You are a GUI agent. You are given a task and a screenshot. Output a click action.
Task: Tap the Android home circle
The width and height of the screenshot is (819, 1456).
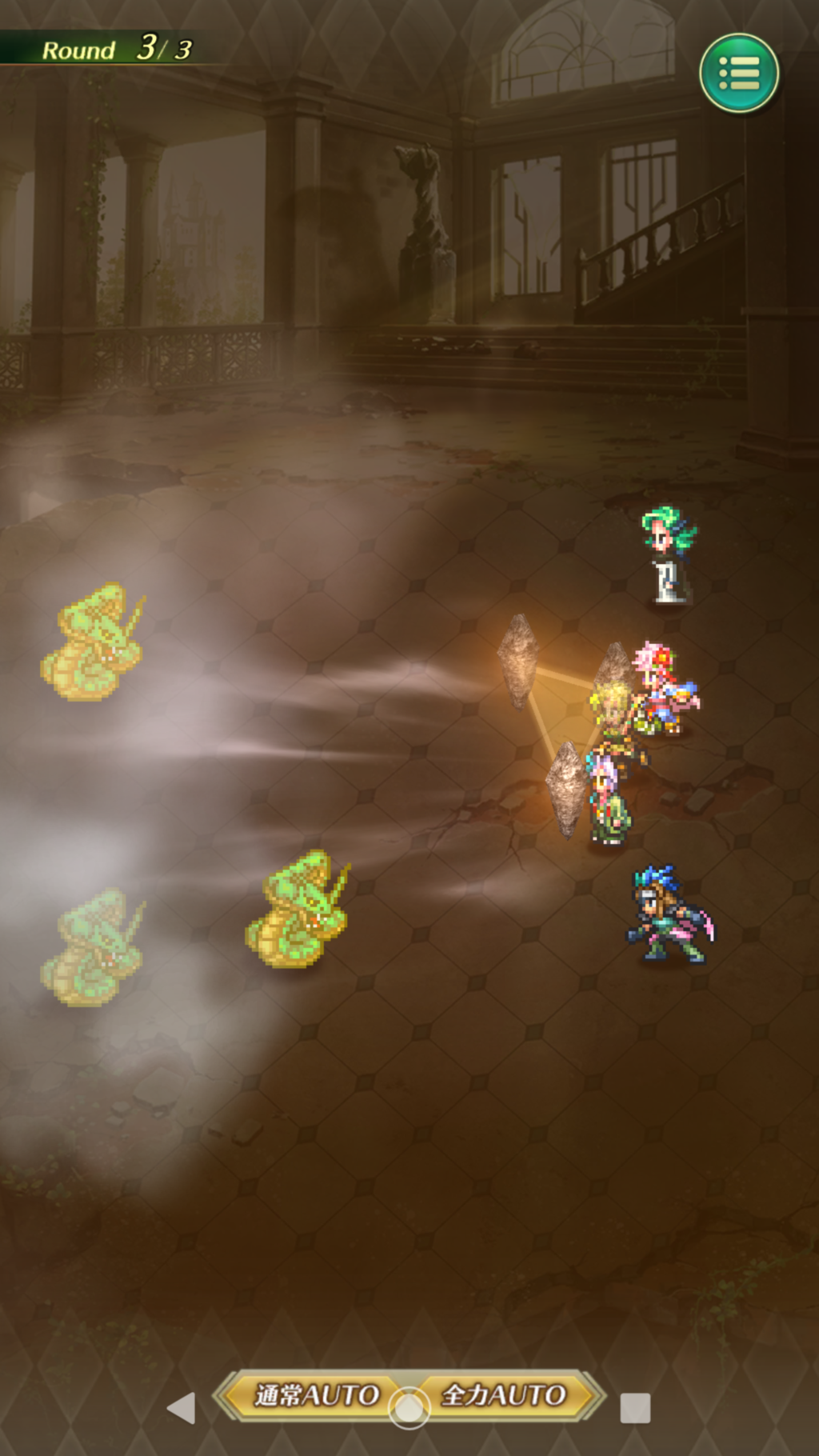[x=409, y=1409]
